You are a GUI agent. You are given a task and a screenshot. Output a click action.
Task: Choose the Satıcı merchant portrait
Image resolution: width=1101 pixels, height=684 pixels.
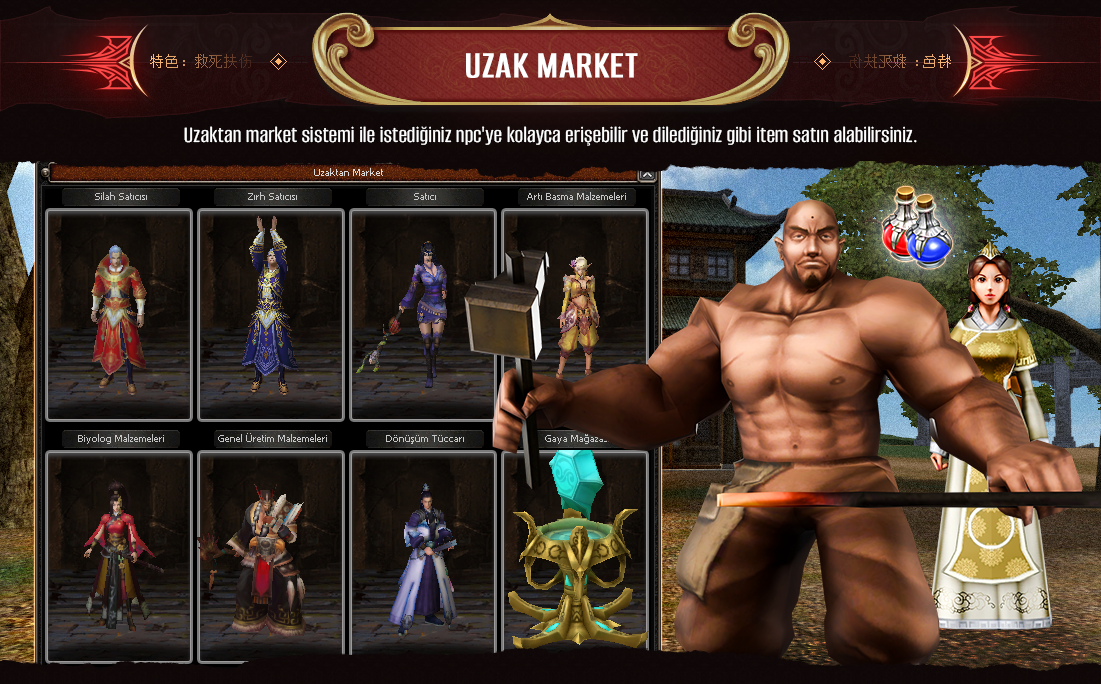tap(423, 314)
